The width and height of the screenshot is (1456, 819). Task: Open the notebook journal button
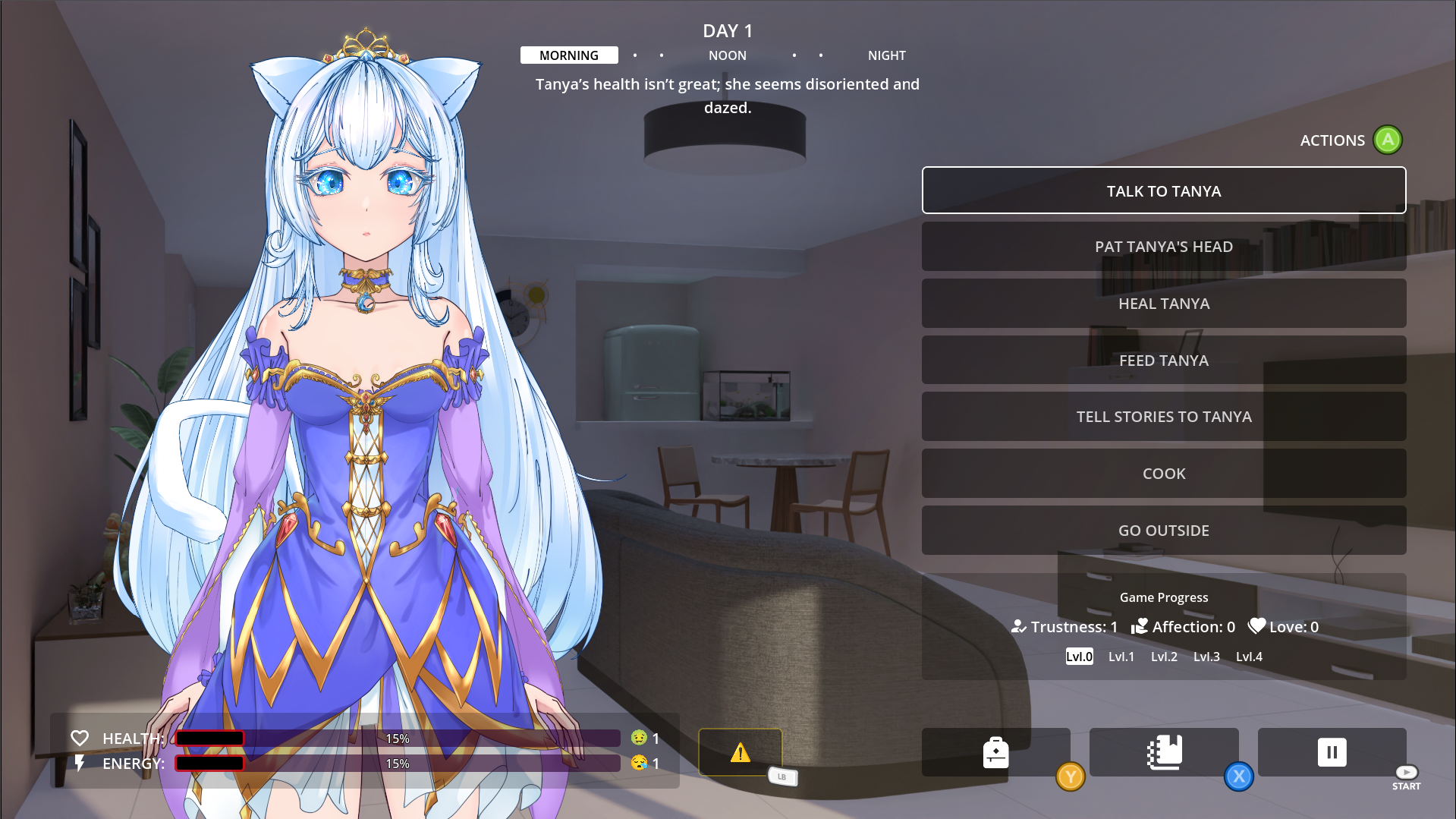tap(1164, 752)
